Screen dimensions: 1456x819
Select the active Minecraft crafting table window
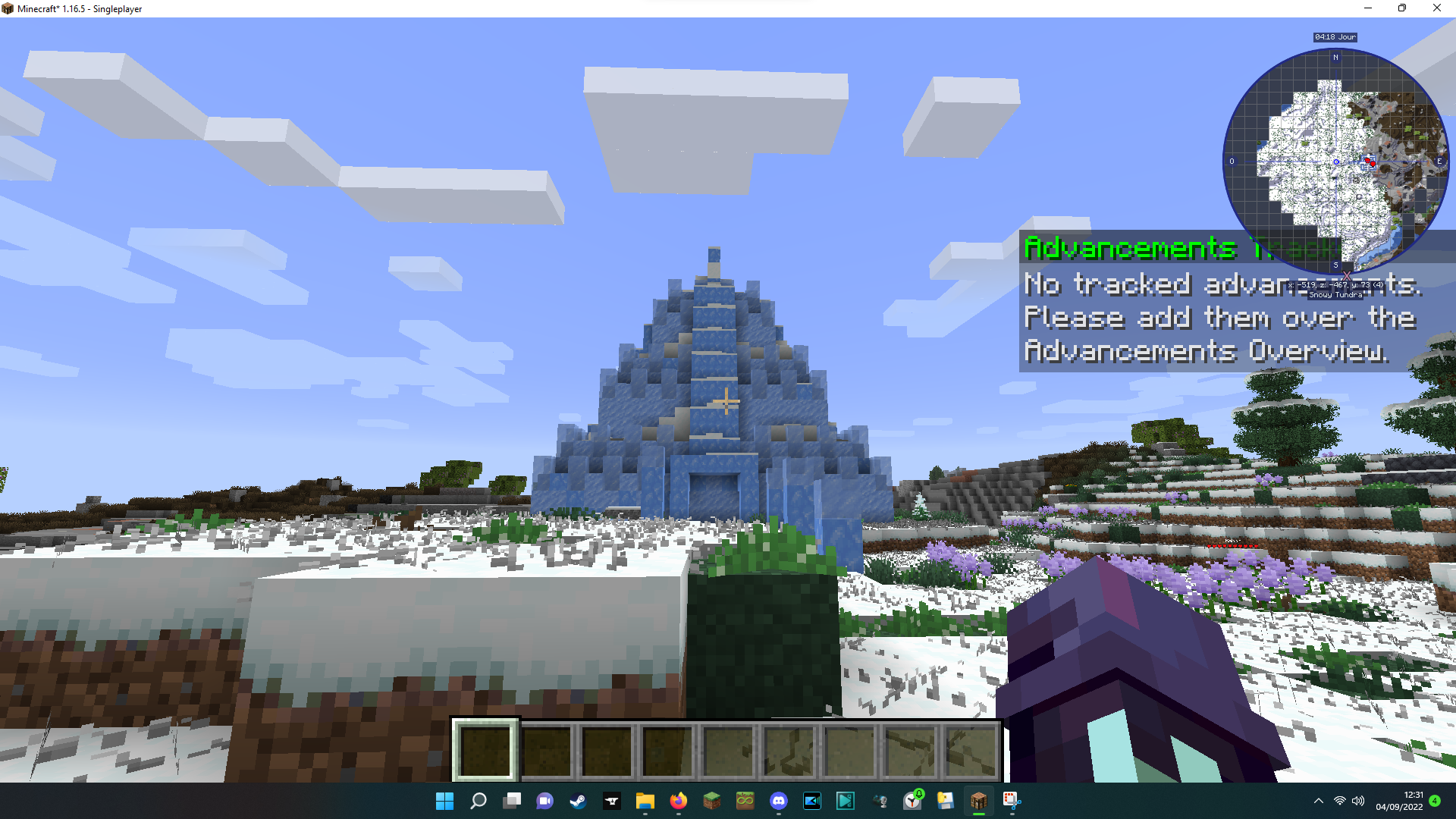[978, 802]
